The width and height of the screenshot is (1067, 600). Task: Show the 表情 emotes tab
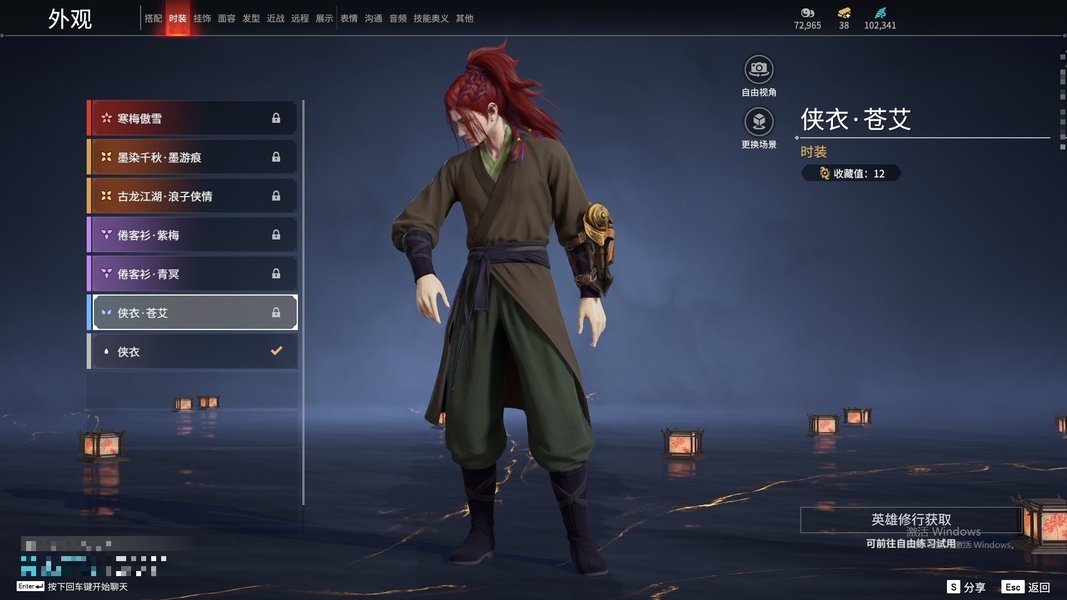point(349,18)
